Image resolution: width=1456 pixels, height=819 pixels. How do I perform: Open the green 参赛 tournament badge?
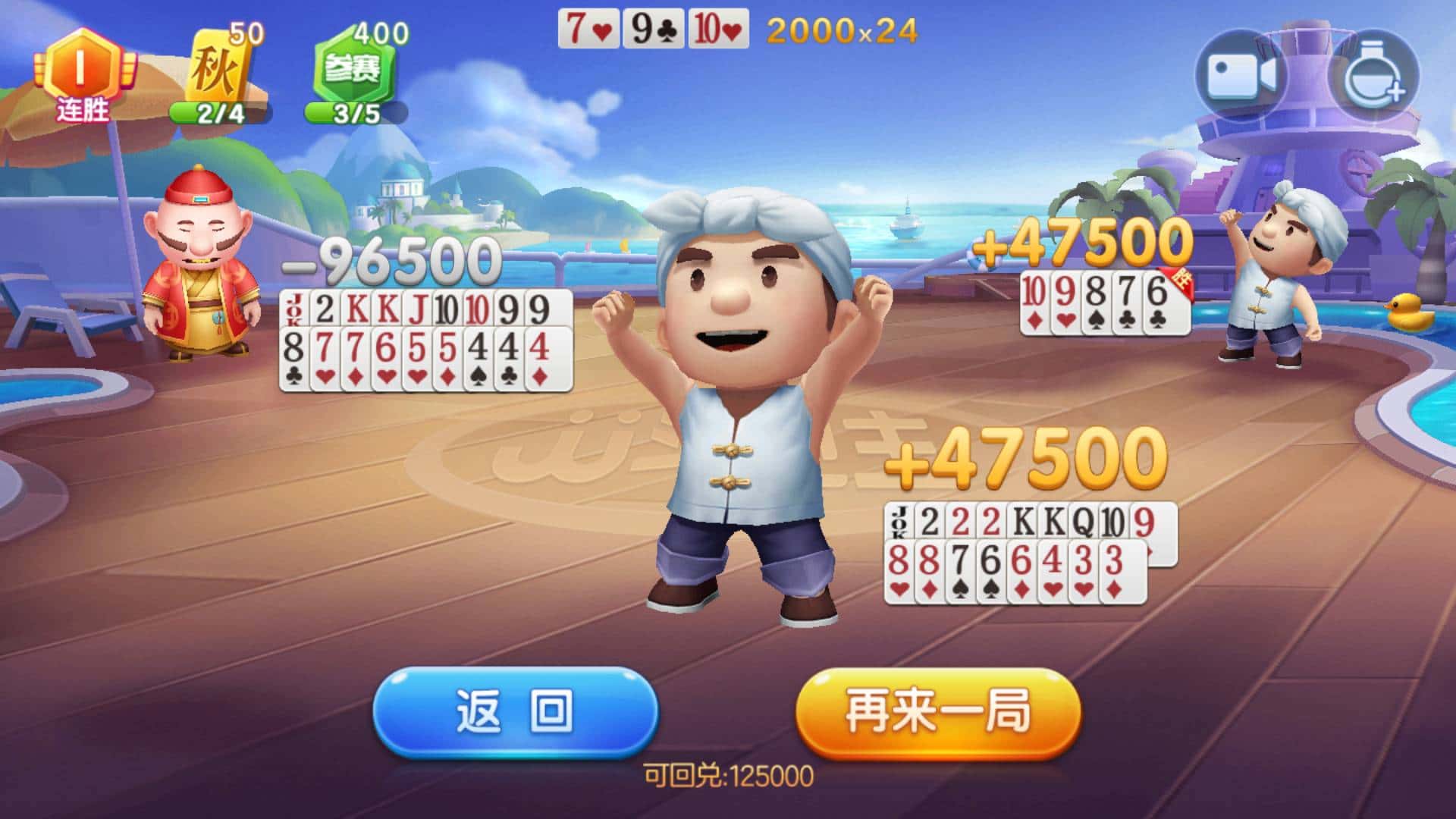pos(353,68)
